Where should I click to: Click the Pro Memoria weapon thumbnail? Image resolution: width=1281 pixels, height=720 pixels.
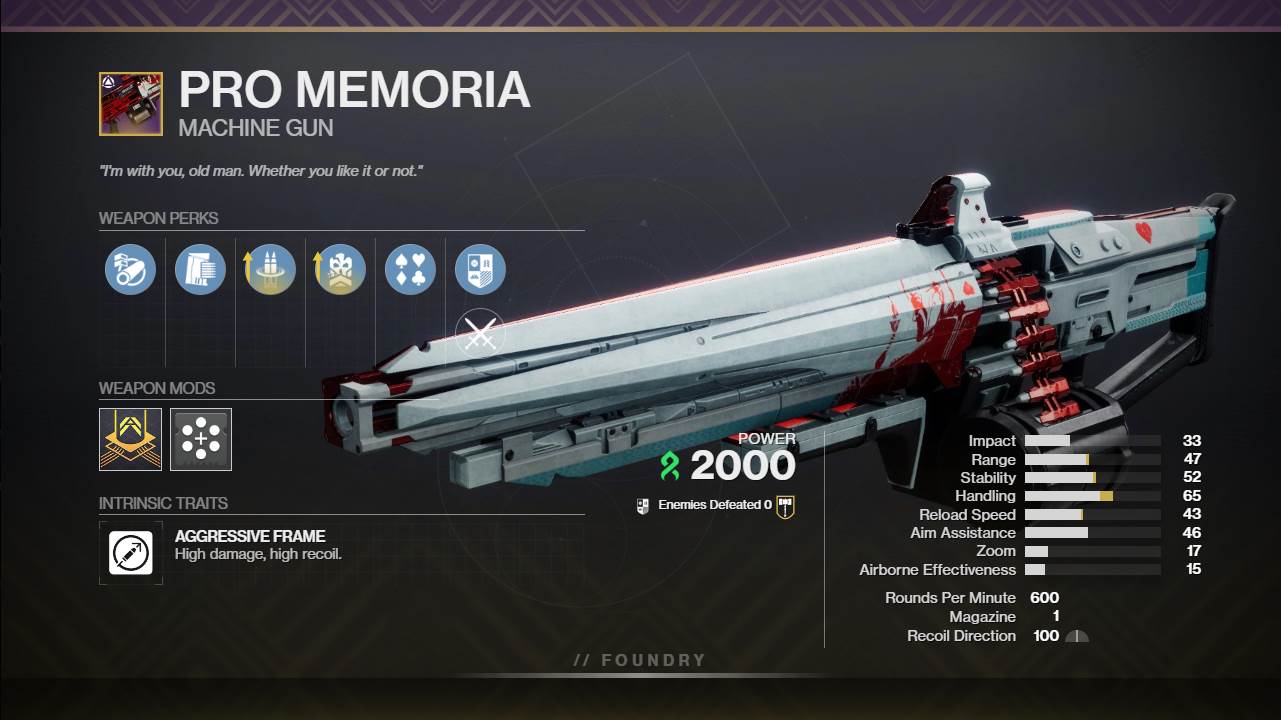(x=131, y=103)
